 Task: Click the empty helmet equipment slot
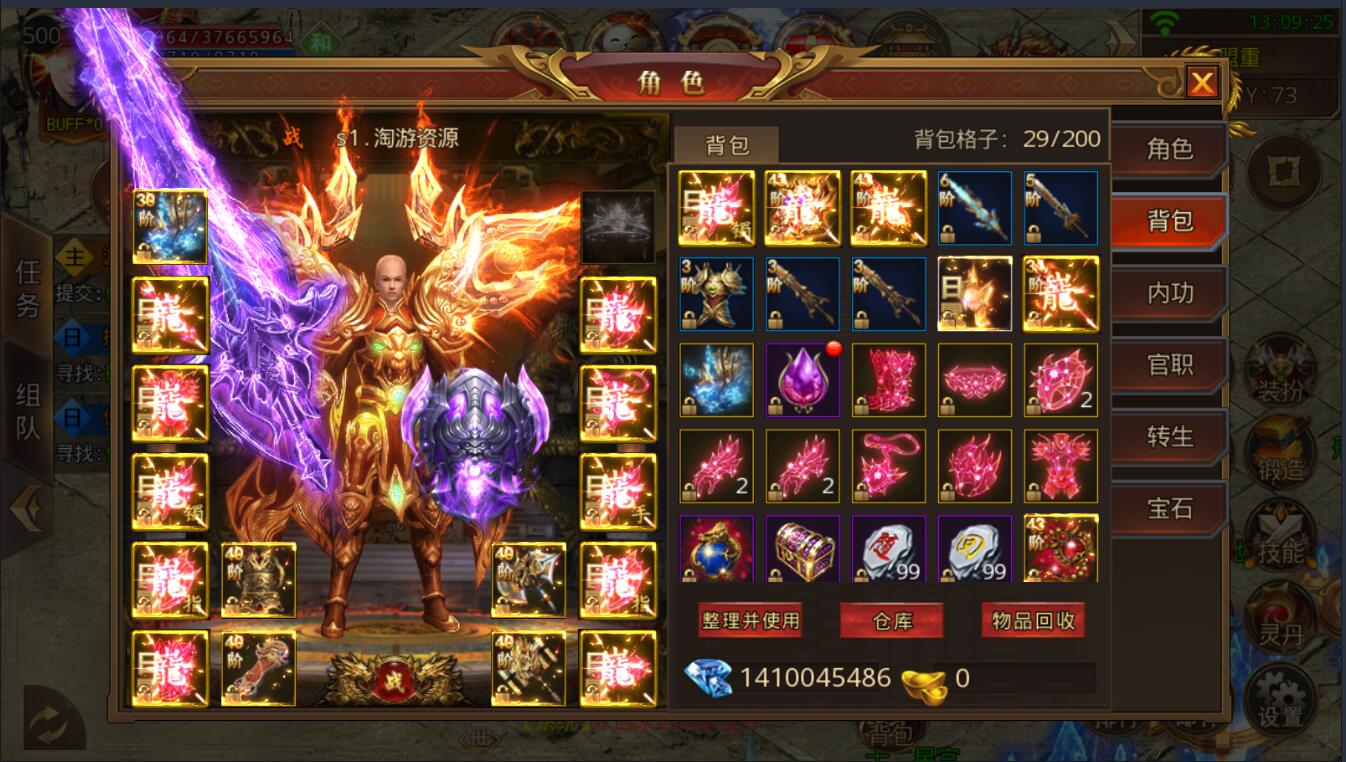[618, 227]
